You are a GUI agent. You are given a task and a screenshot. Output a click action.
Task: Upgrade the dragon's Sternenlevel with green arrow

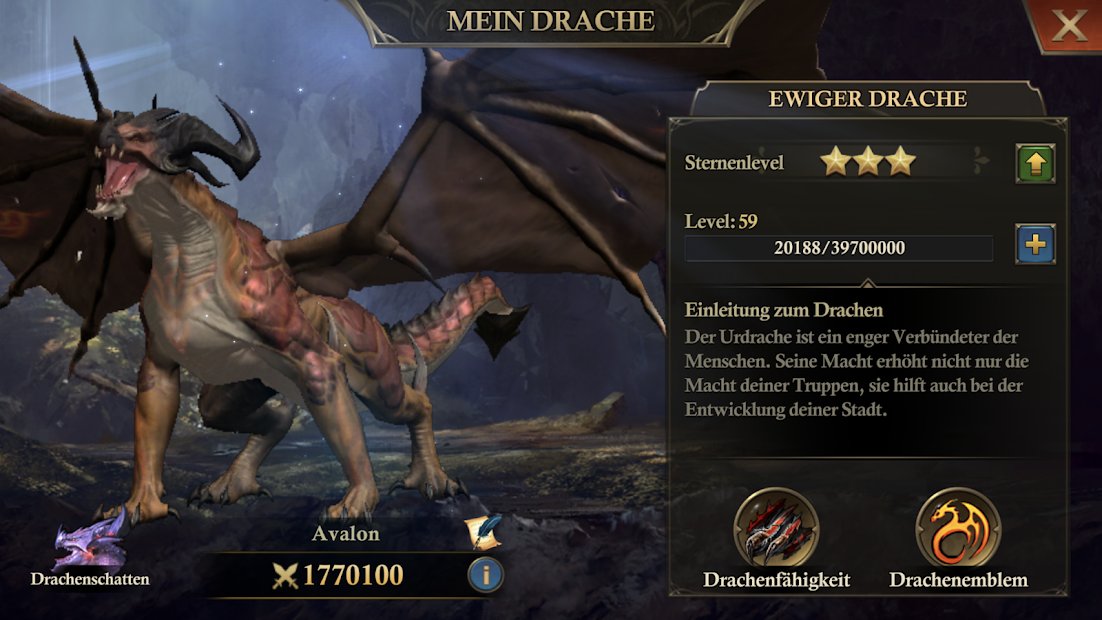(x=1035, y=163)
